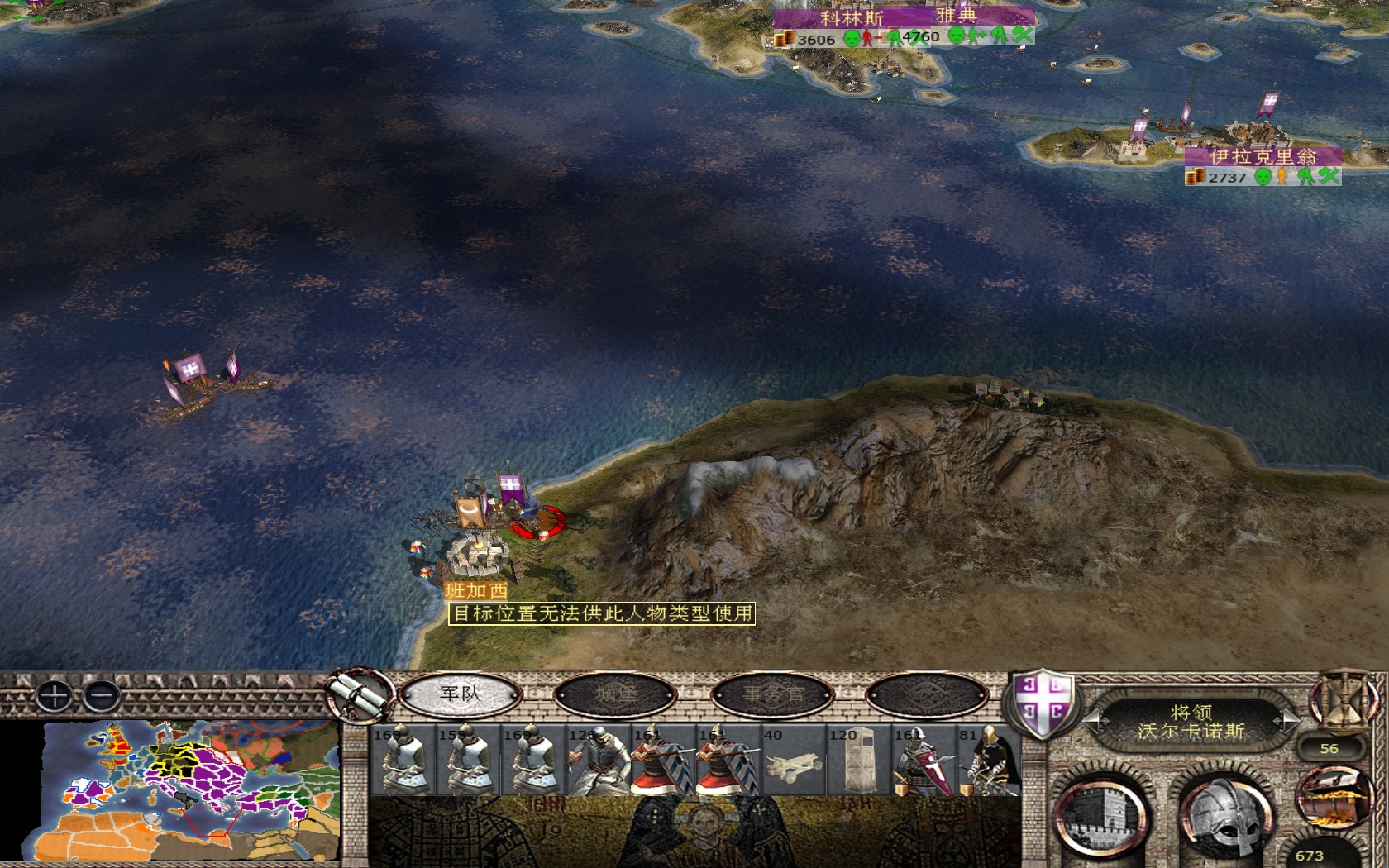The height and width of the screenshot is (868, 1389).
Task: Select the hooded grey infantry unit card
Action: coord(598,761)
